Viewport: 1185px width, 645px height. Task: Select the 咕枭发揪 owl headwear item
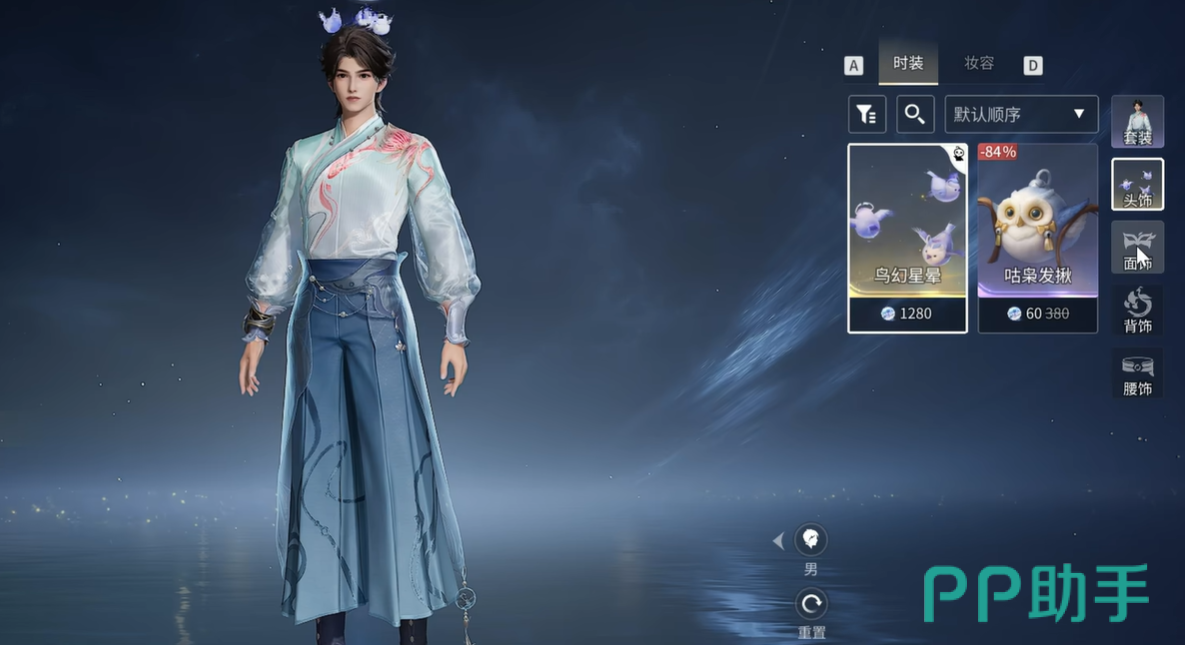coord(1037,237)
